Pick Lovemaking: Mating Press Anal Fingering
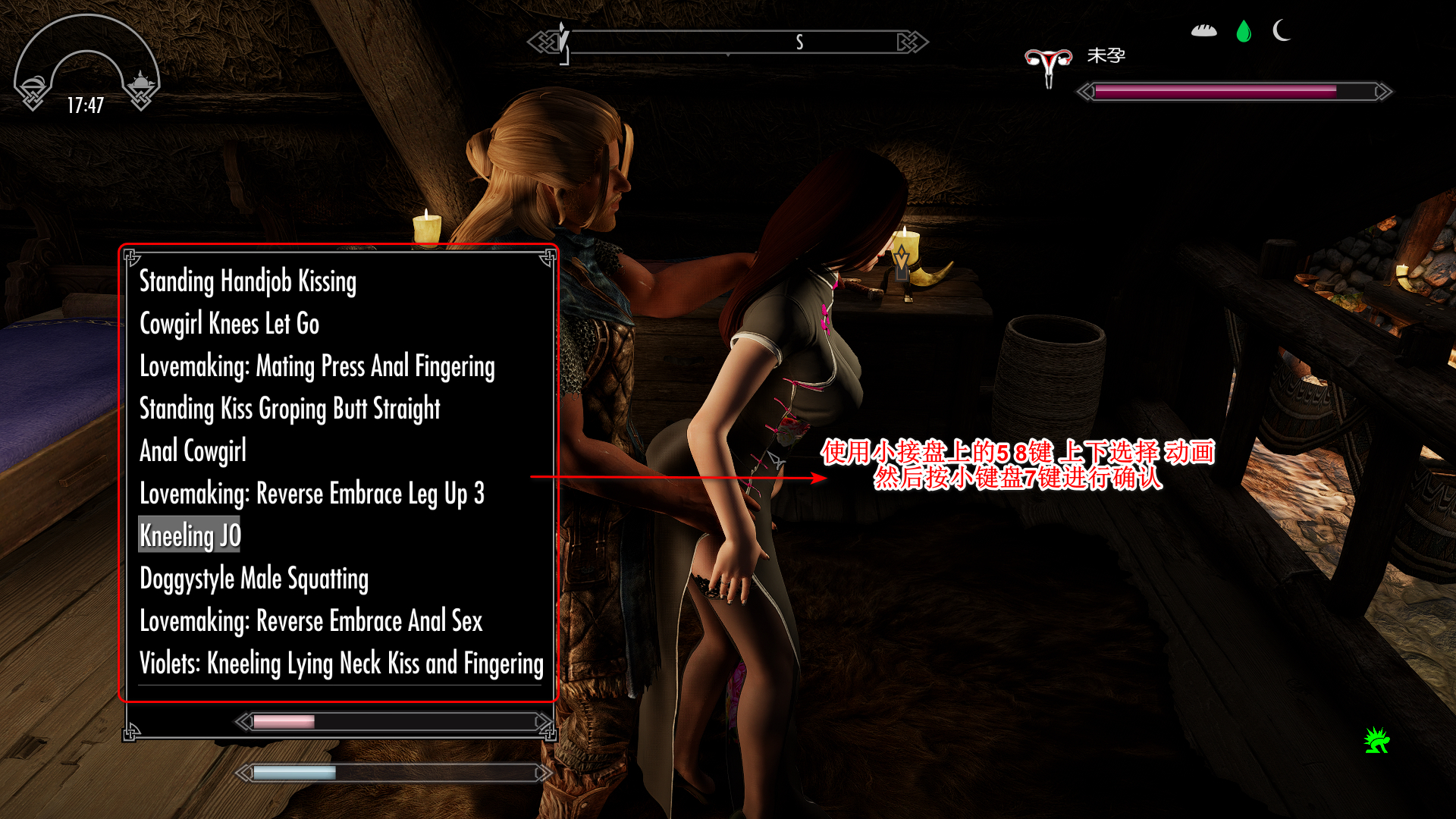 pos(317,366)
